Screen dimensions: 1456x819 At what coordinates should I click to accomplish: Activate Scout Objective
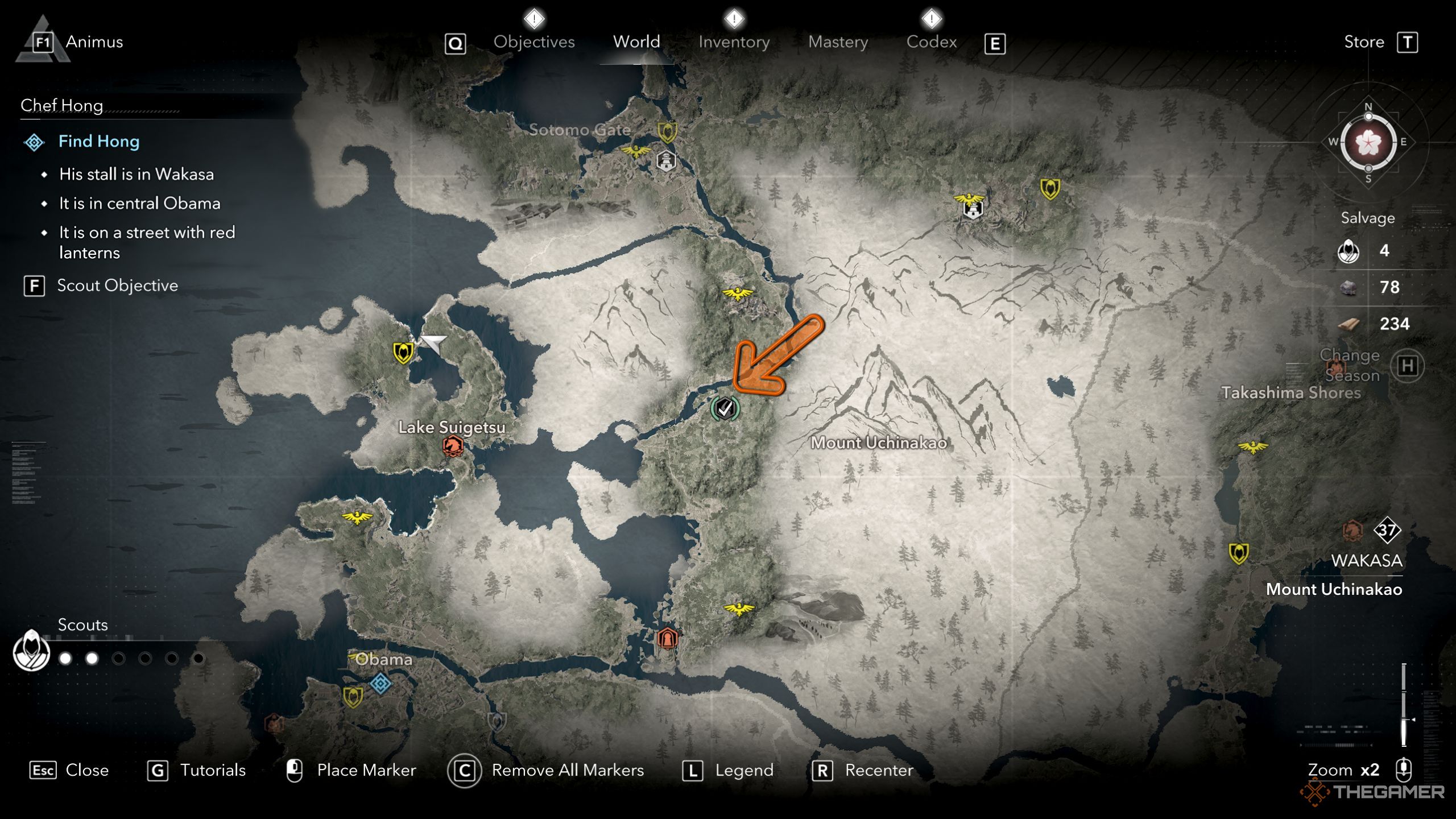click(117, 286)
